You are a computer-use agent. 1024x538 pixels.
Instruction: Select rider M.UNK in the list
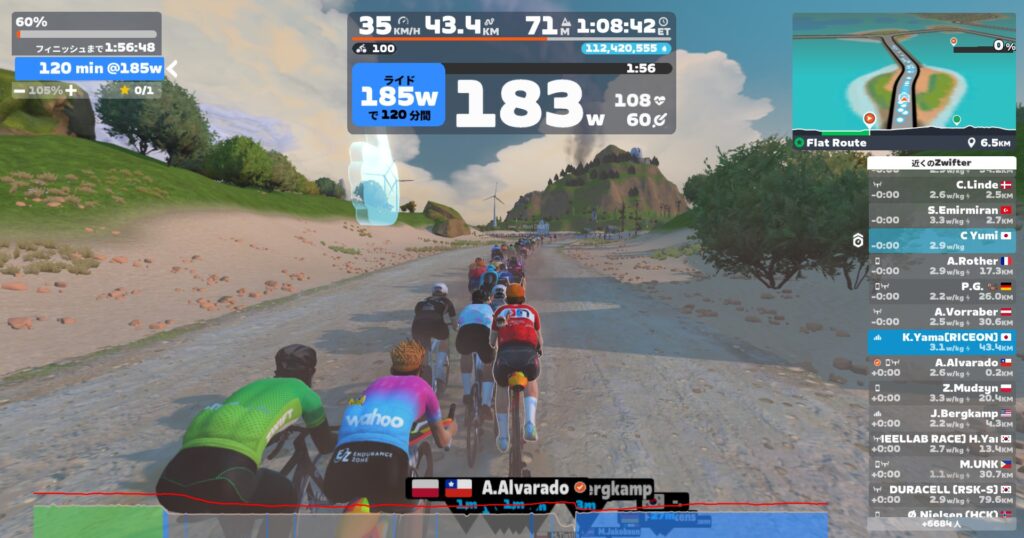point(941,469)
